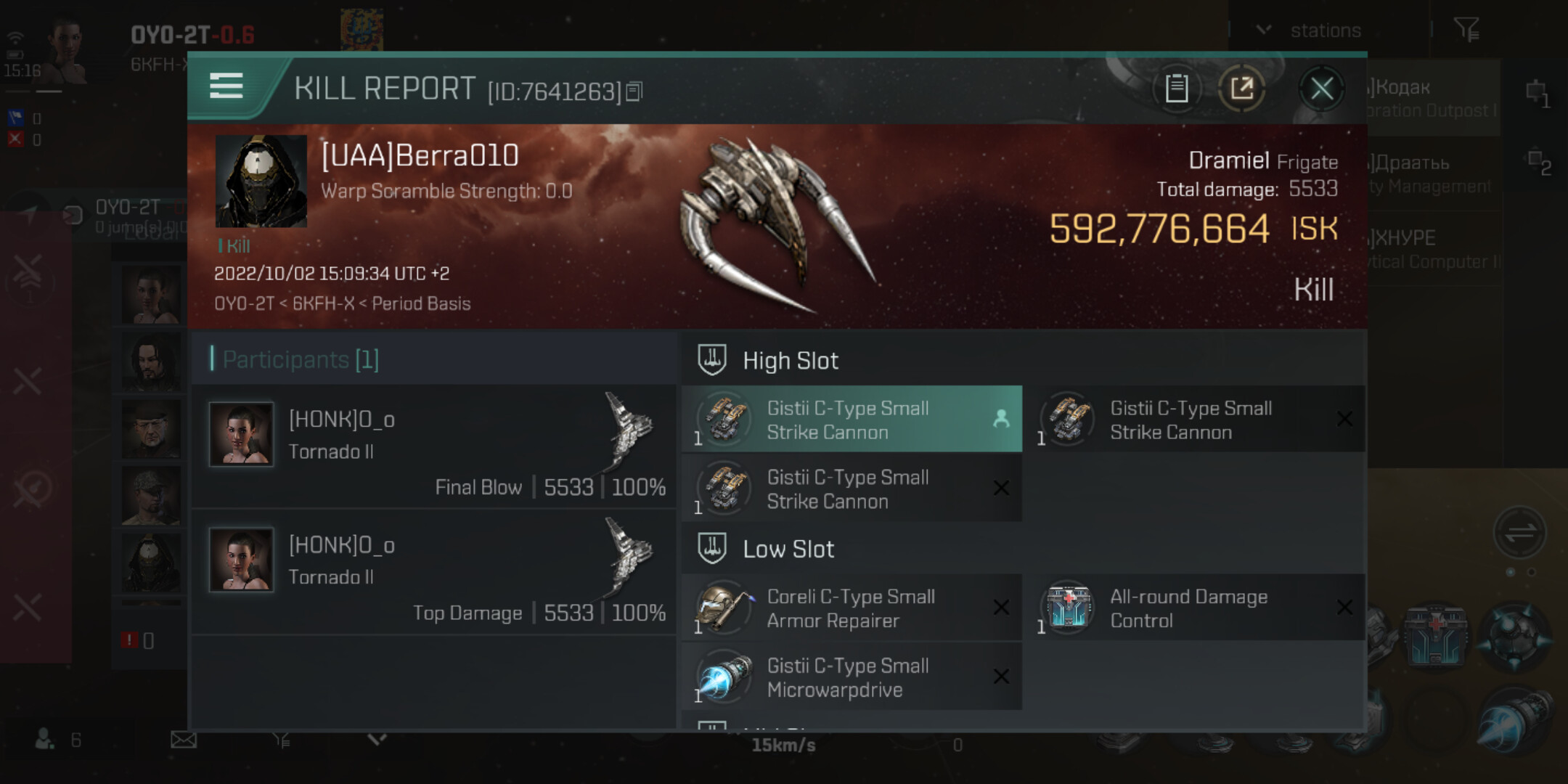Open the Kill Report hamburger menu

click(226, 86)
